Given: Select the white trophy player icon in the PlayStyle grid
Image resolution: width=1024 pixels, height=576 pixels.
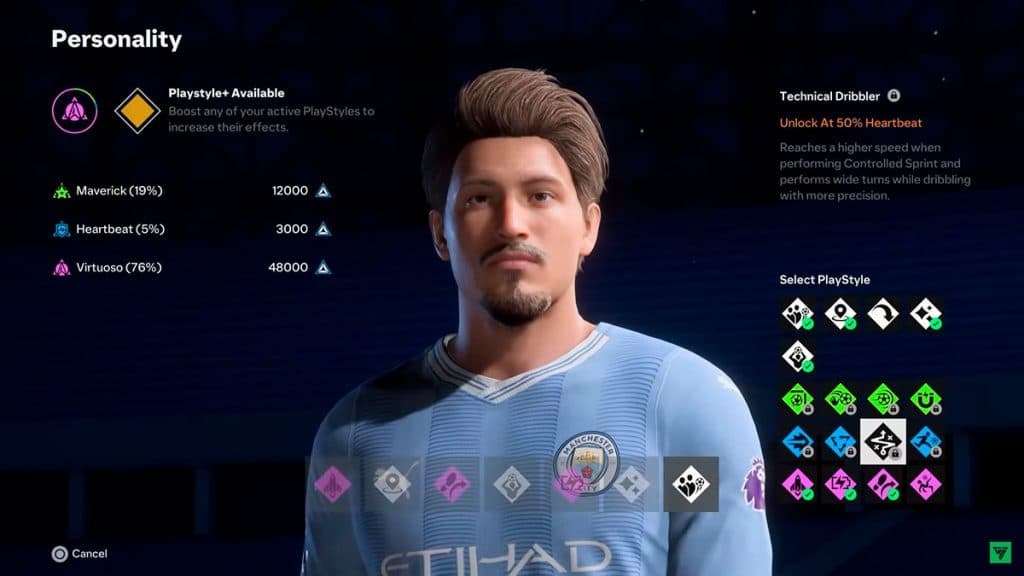Looking at the screenshot, I should pos(797,356).
